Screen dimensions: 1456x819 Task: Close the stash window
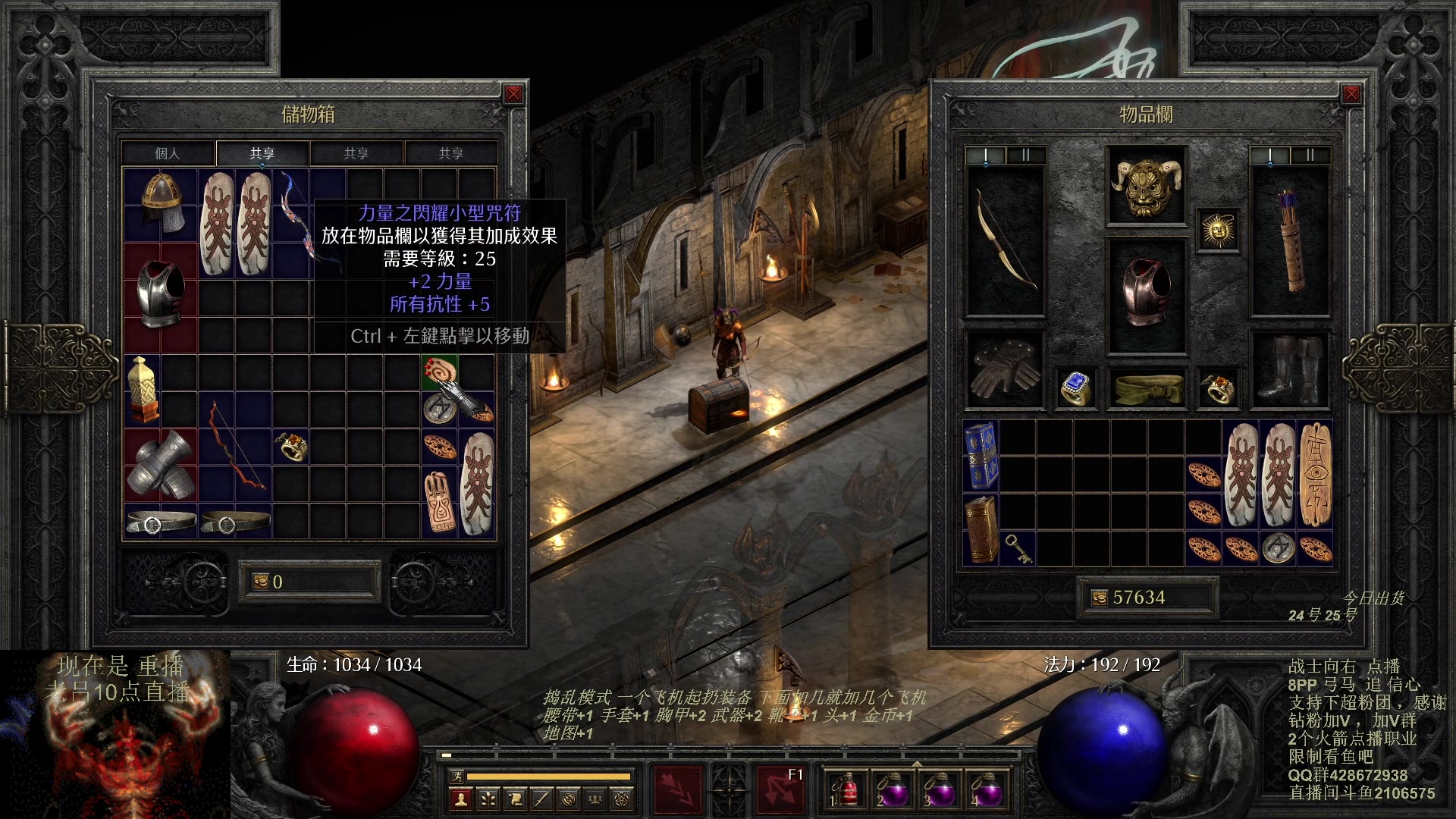pyautogui.click(x=513, y=94)
